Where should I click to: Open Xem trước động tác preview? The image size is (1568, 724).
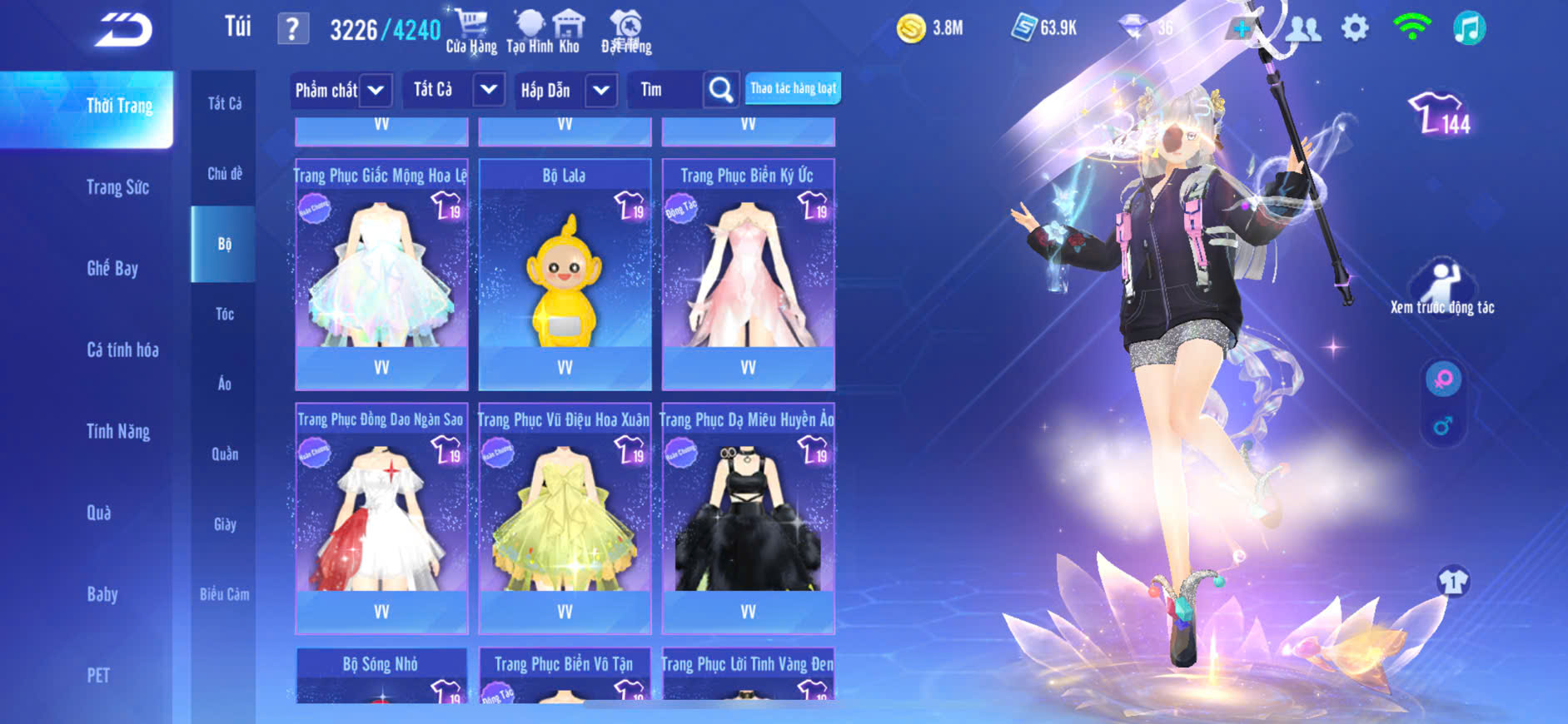1442,288
